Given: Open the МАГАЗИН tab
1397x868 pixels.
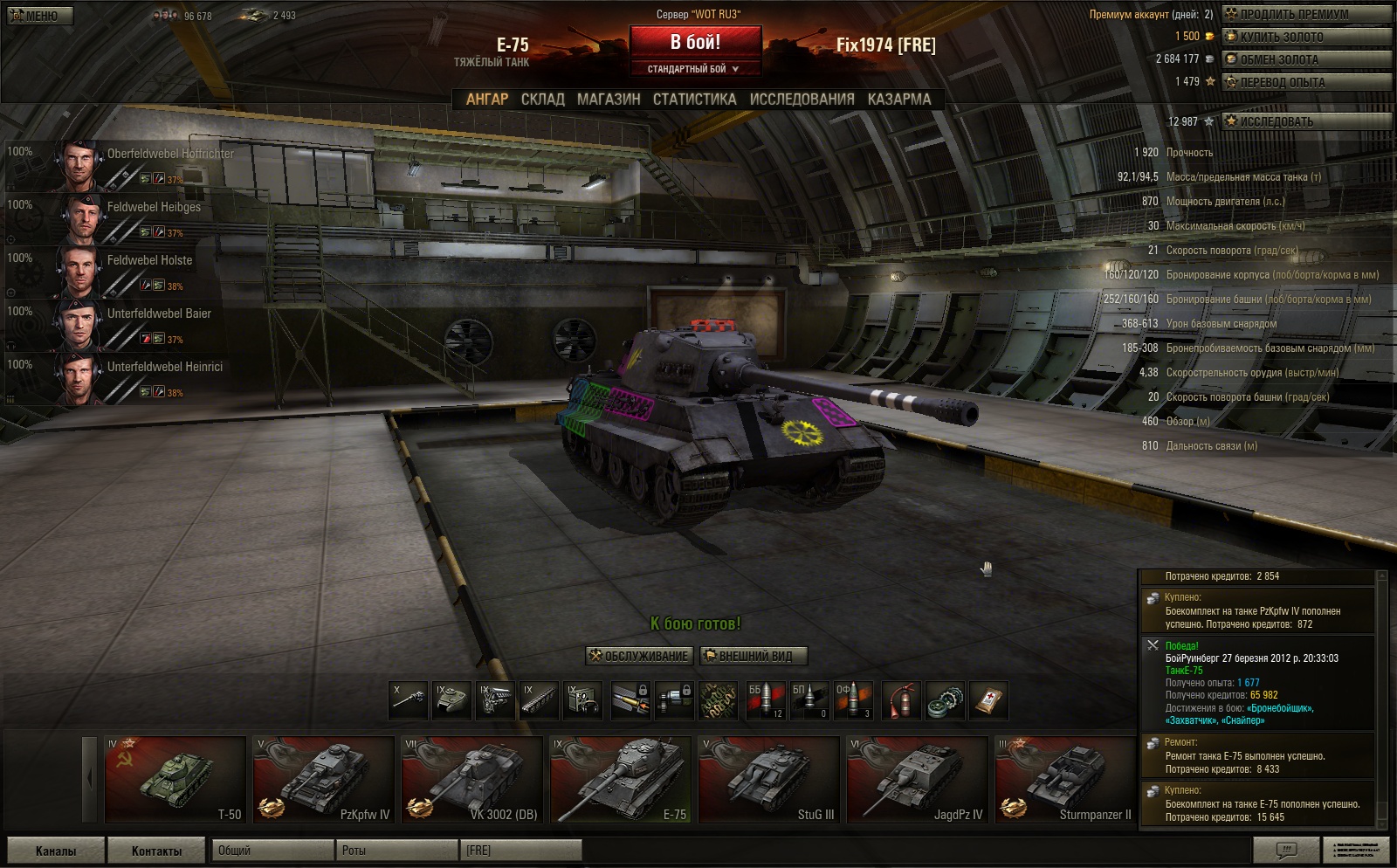Looking at the screenshot, I should point(609,100).
